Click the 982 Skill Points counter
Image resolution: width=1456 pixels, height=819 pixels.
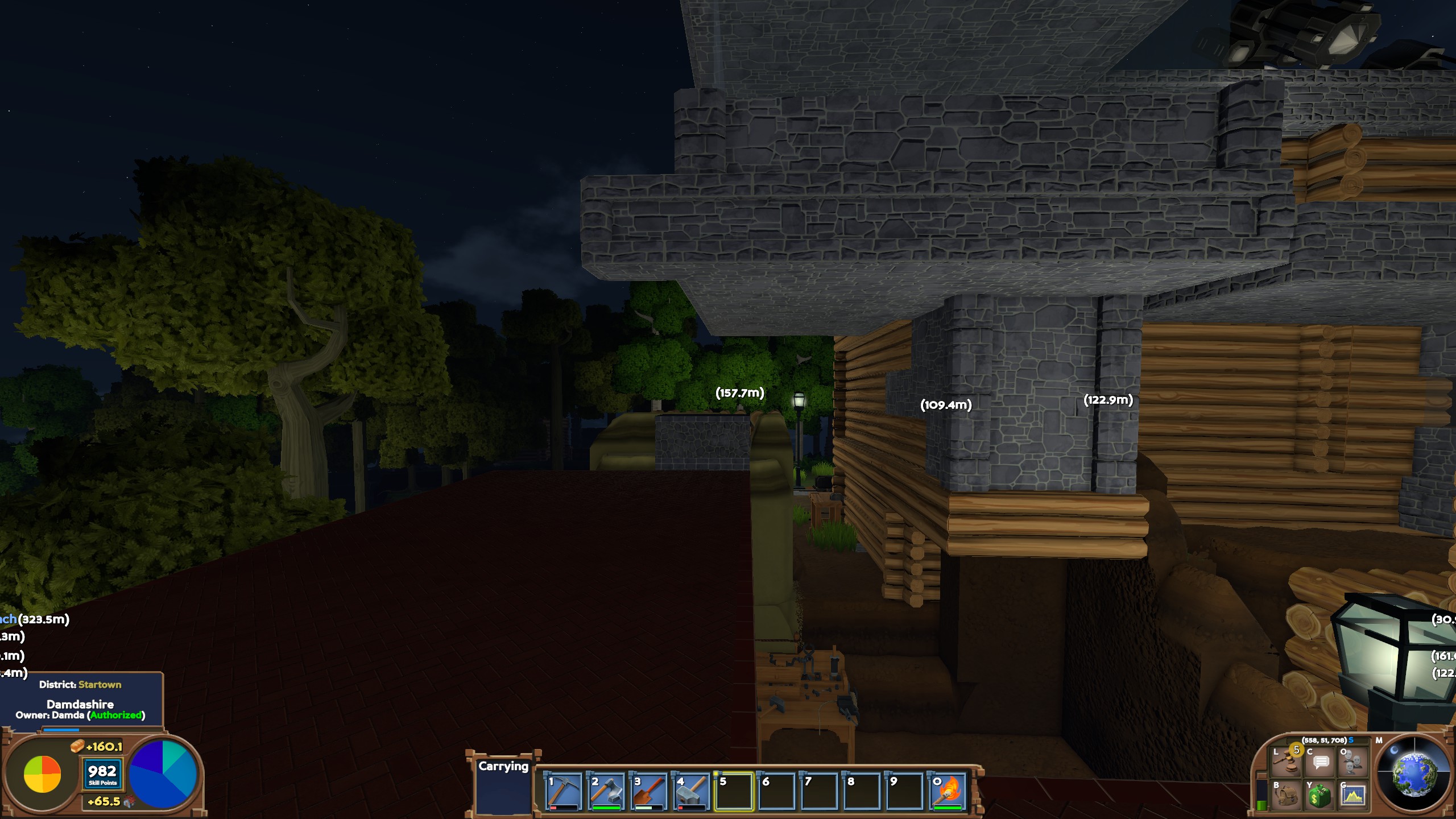tap(102, 773)
